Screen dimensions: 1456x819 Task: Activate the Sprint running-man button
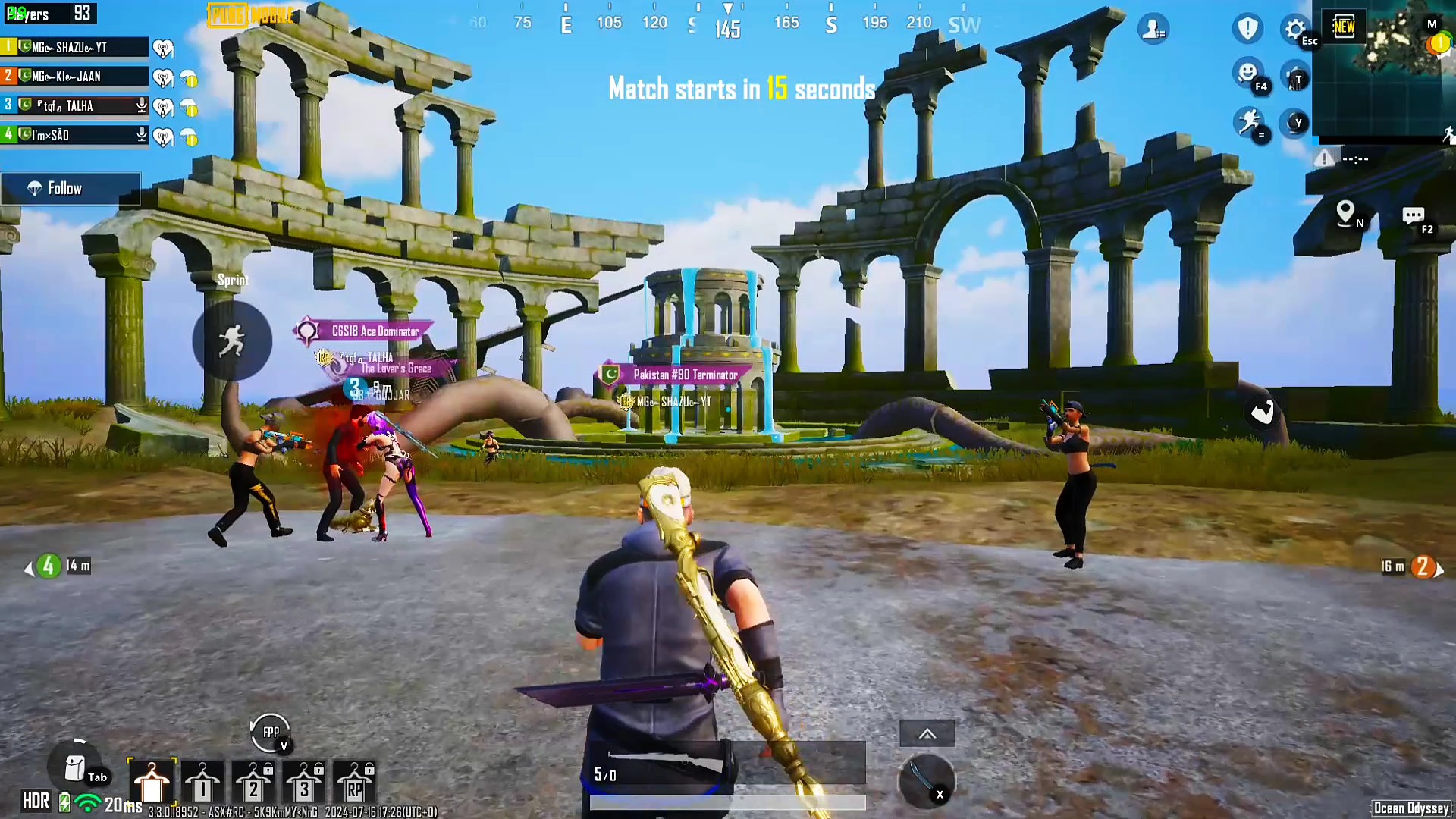pos(232,340)
